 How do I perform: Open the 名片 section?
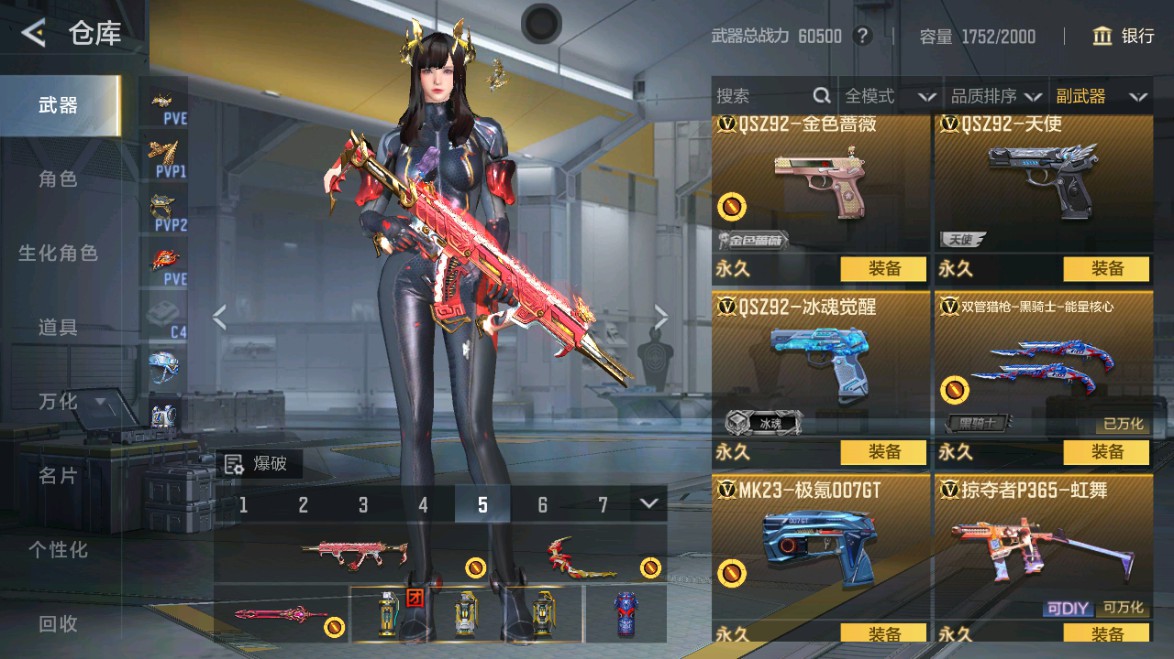(x=58, y=475)
